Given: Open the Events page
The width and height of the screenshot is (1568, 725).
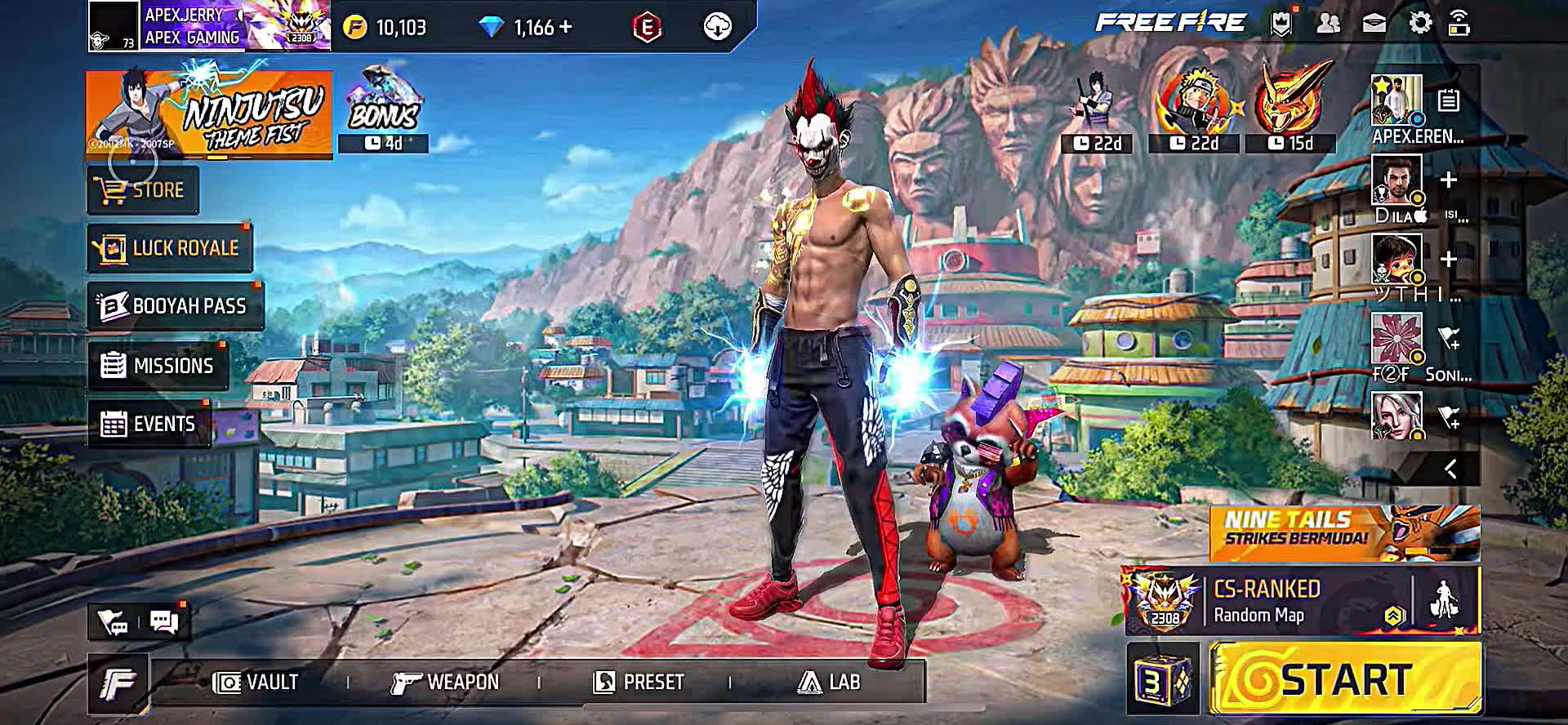Looking at the screenshot, I should pos(149,424).
